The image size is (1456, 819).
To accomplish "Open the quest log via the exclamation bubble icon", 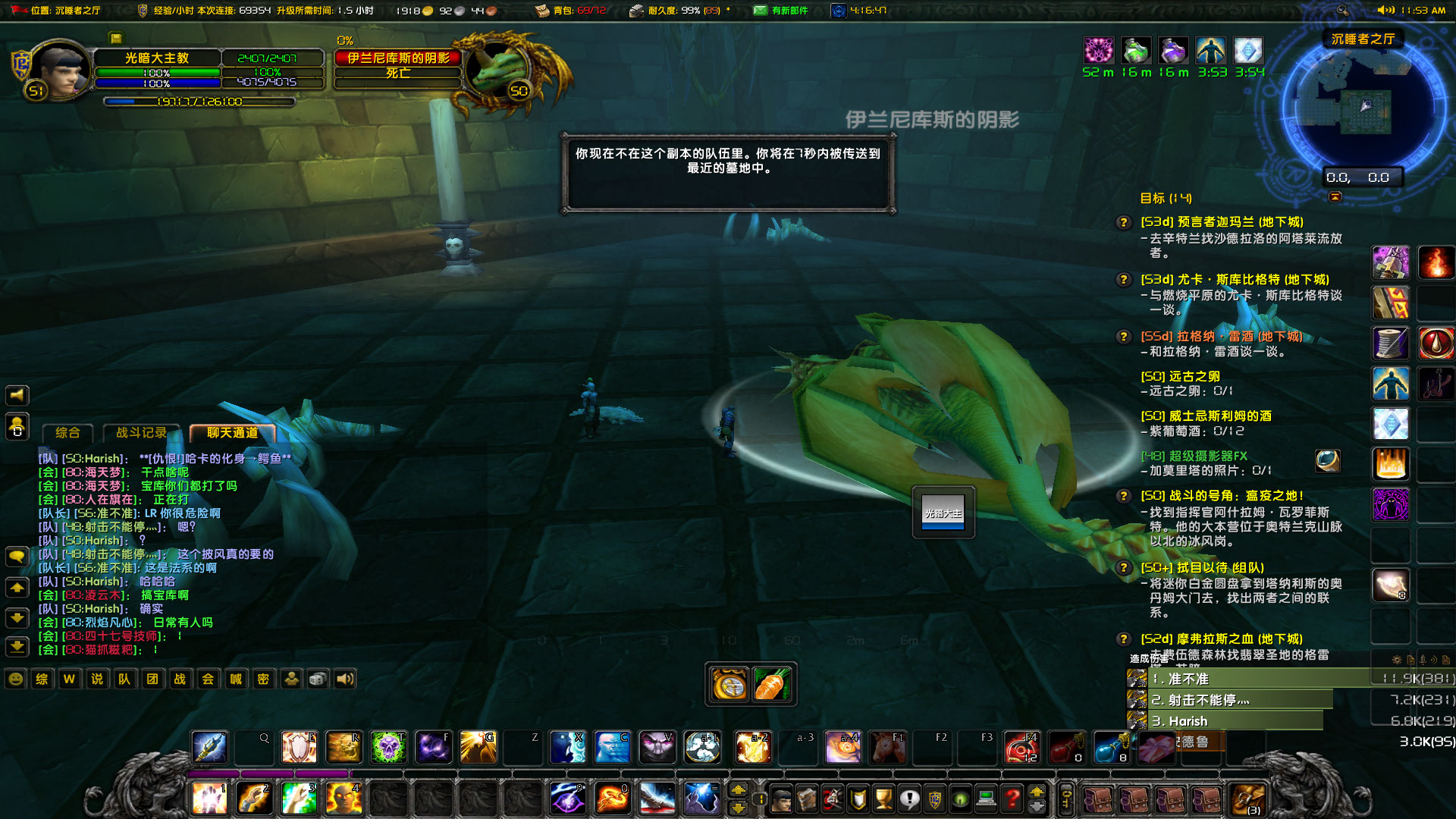I will coord(909,799).
